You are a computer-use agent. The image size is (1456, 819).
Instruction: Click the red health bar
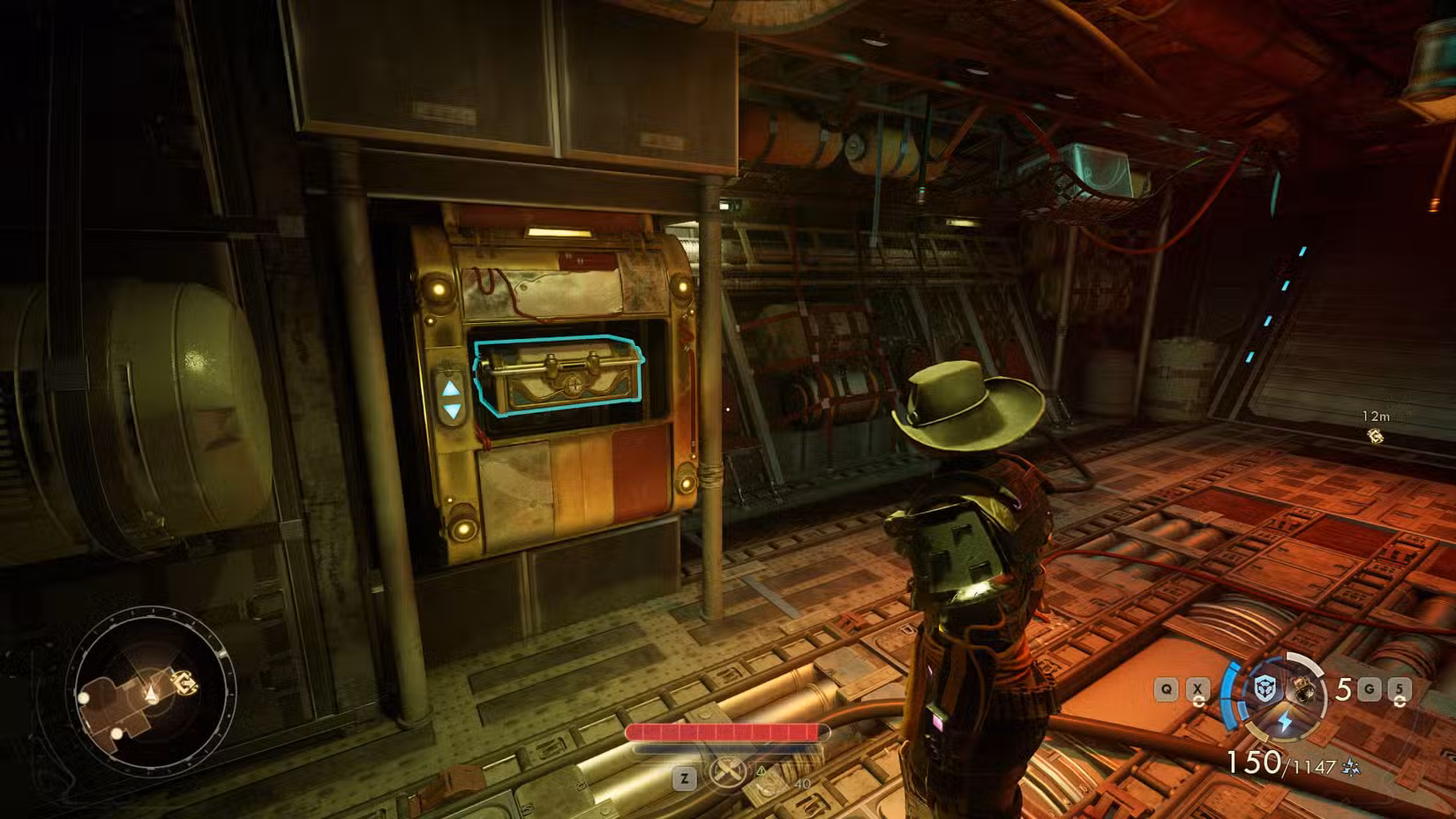[x=728, y=733]
